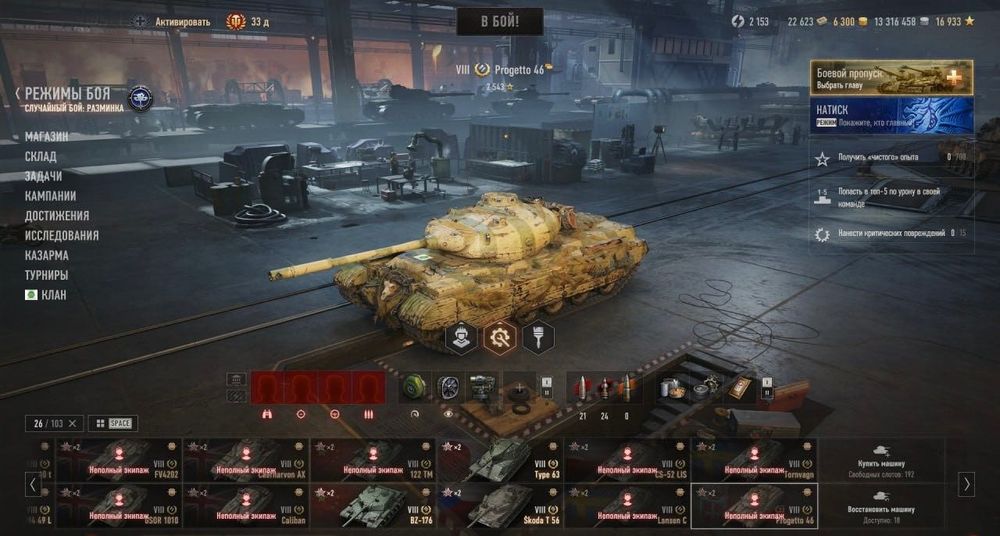Go to the Склад depot
This screenshot has width=1000, height=536.
coord(41,157)
